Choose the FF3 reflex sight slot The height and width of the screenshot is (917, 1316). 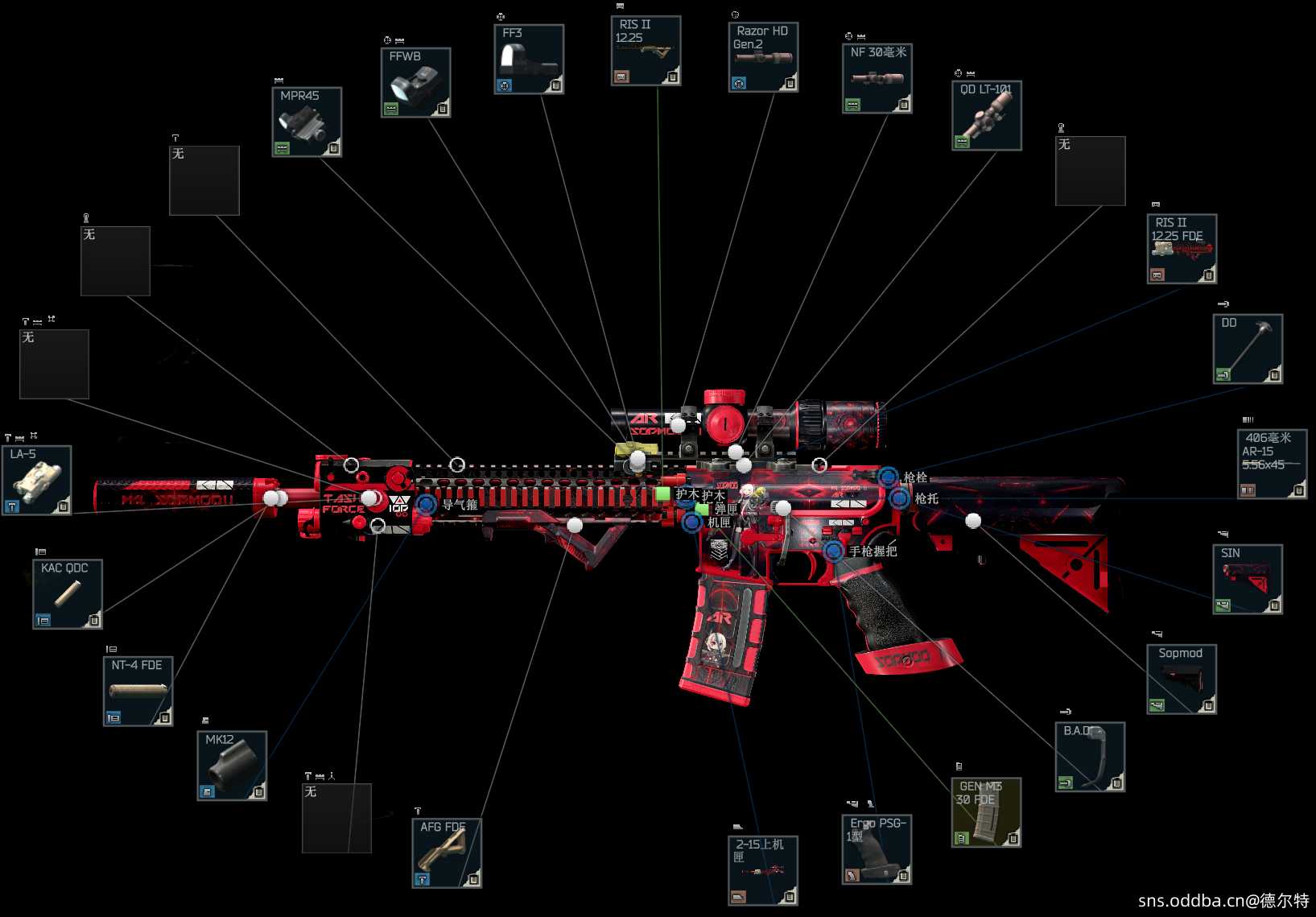click(x=529, y=60)
